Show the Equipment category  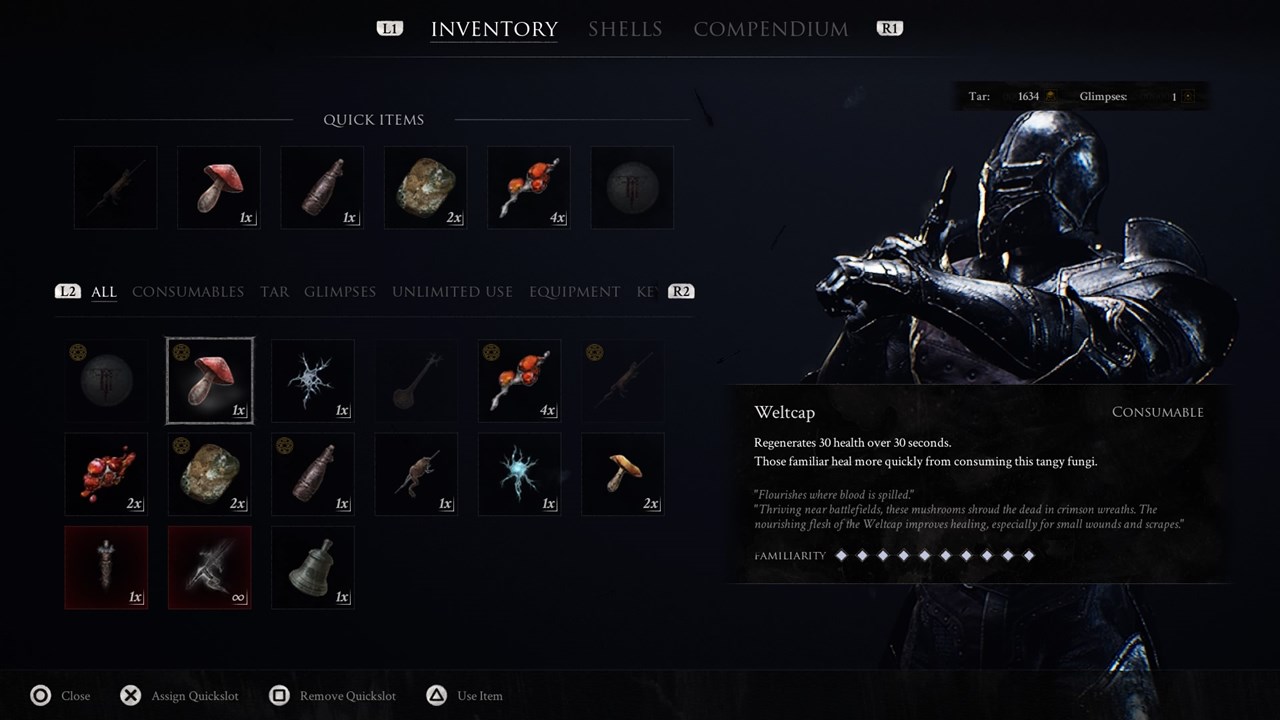pos(574,292)
